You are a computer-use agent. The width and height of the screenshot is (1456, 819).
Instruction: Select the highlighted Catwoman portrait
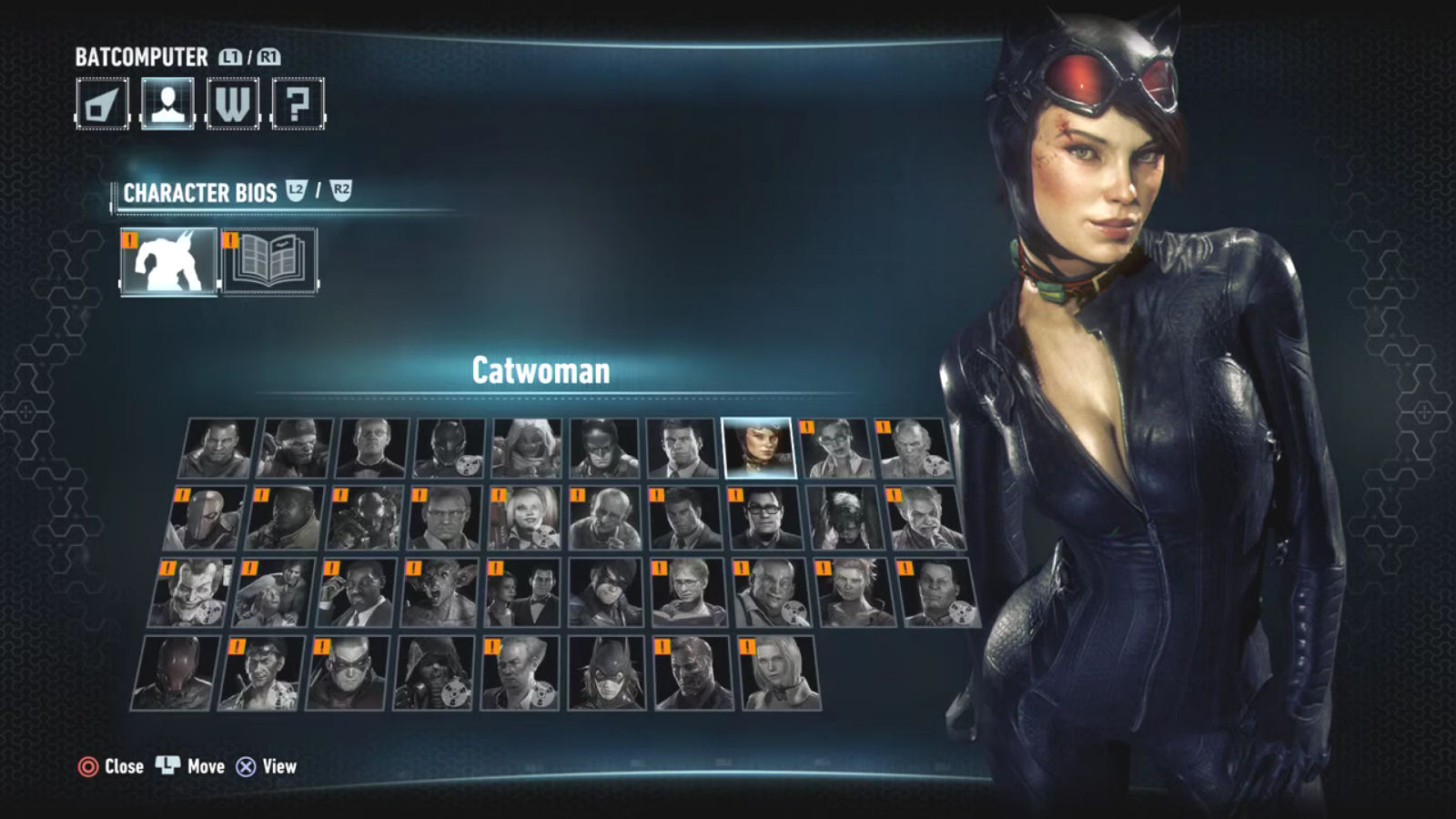click(758, 448)
